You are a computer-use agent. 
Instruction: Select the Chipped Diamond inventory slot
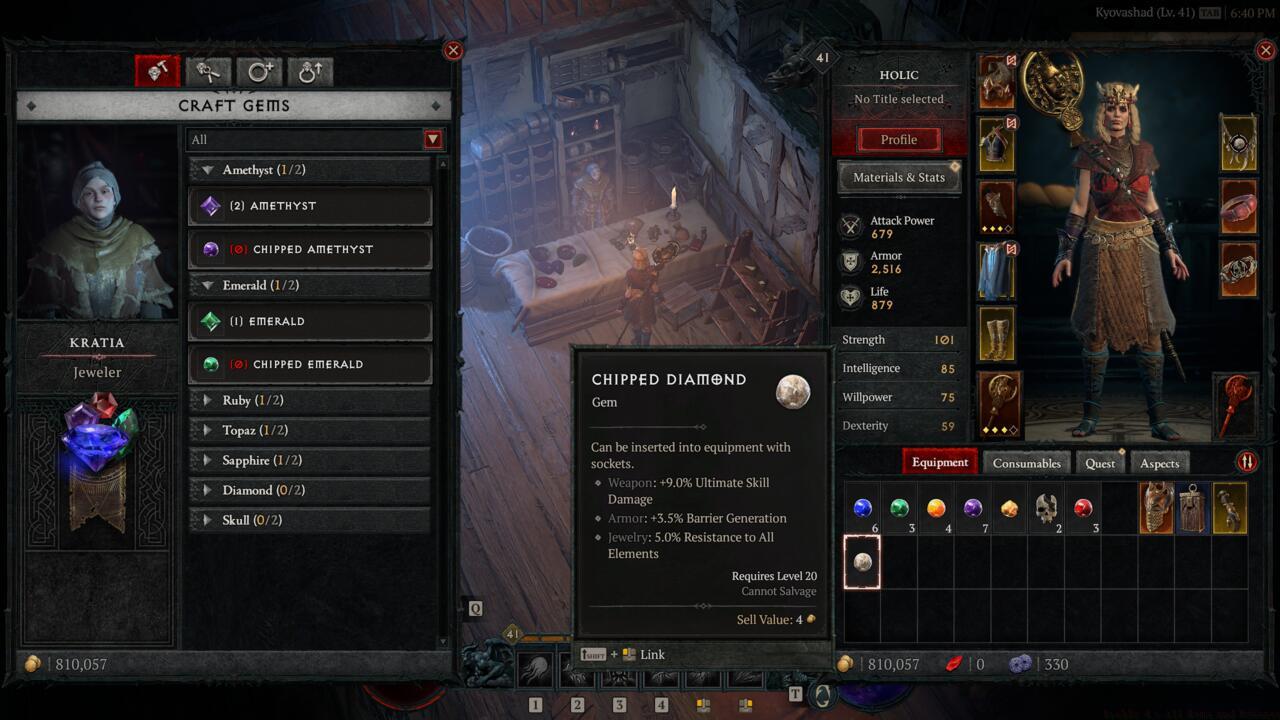click(x=862, y=562)
